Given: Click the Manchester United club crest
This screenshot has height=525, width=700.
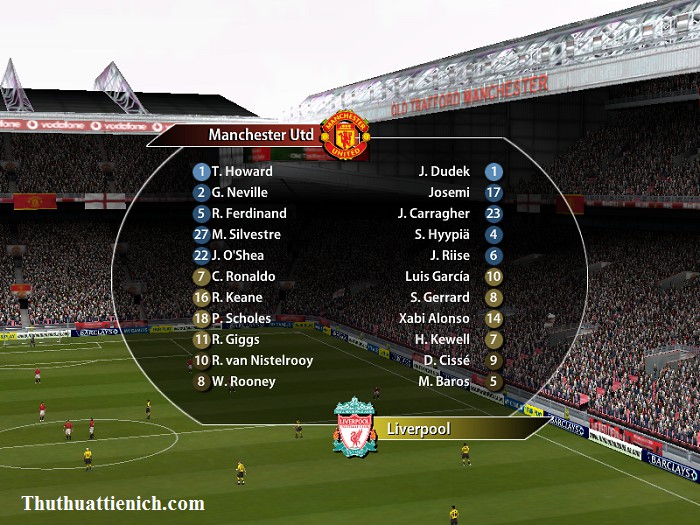Looking at the screenshot, I should click(x=350, y=134).
